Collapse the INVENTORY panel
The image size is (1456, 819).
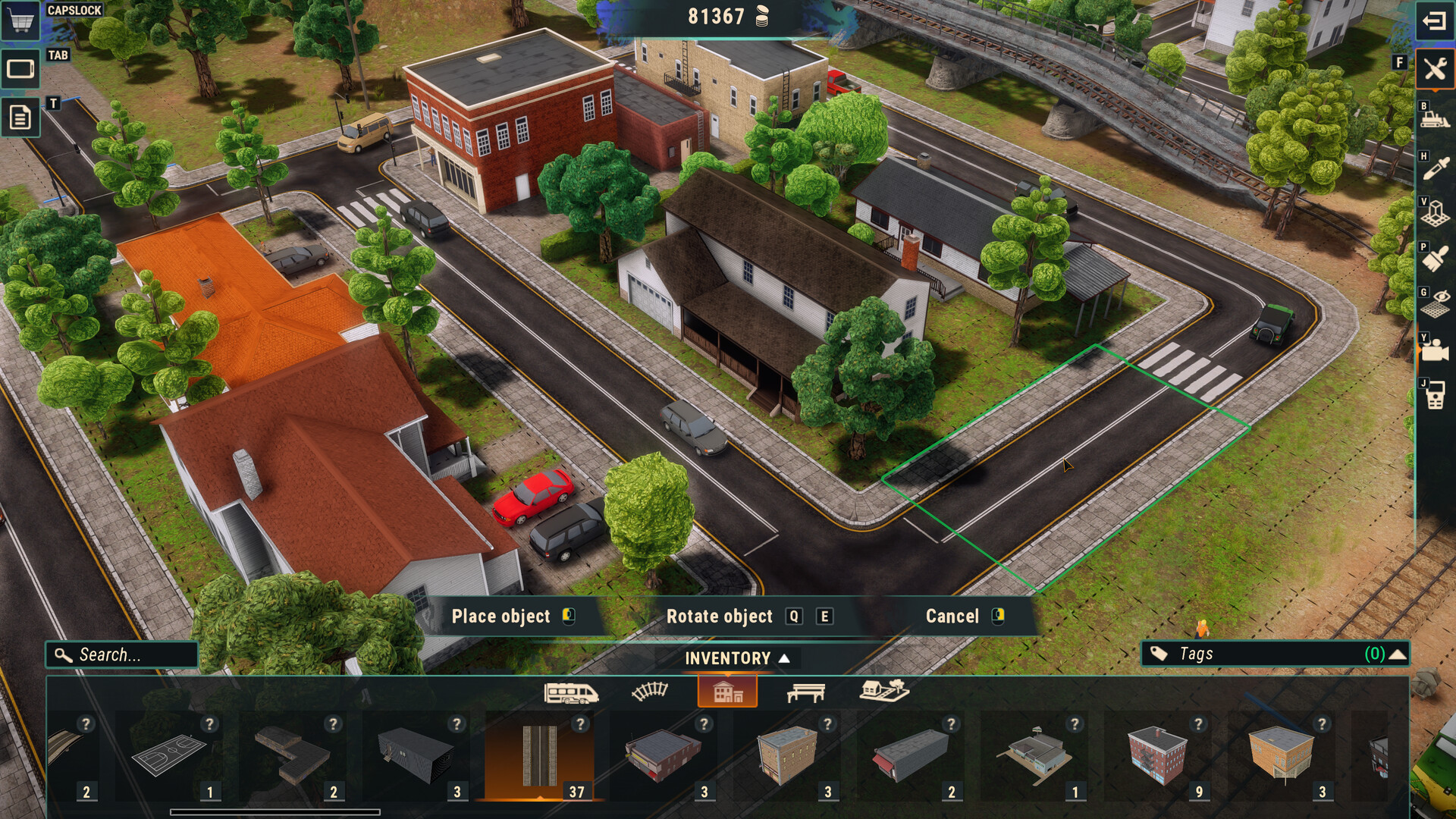(x=728, y=659)
